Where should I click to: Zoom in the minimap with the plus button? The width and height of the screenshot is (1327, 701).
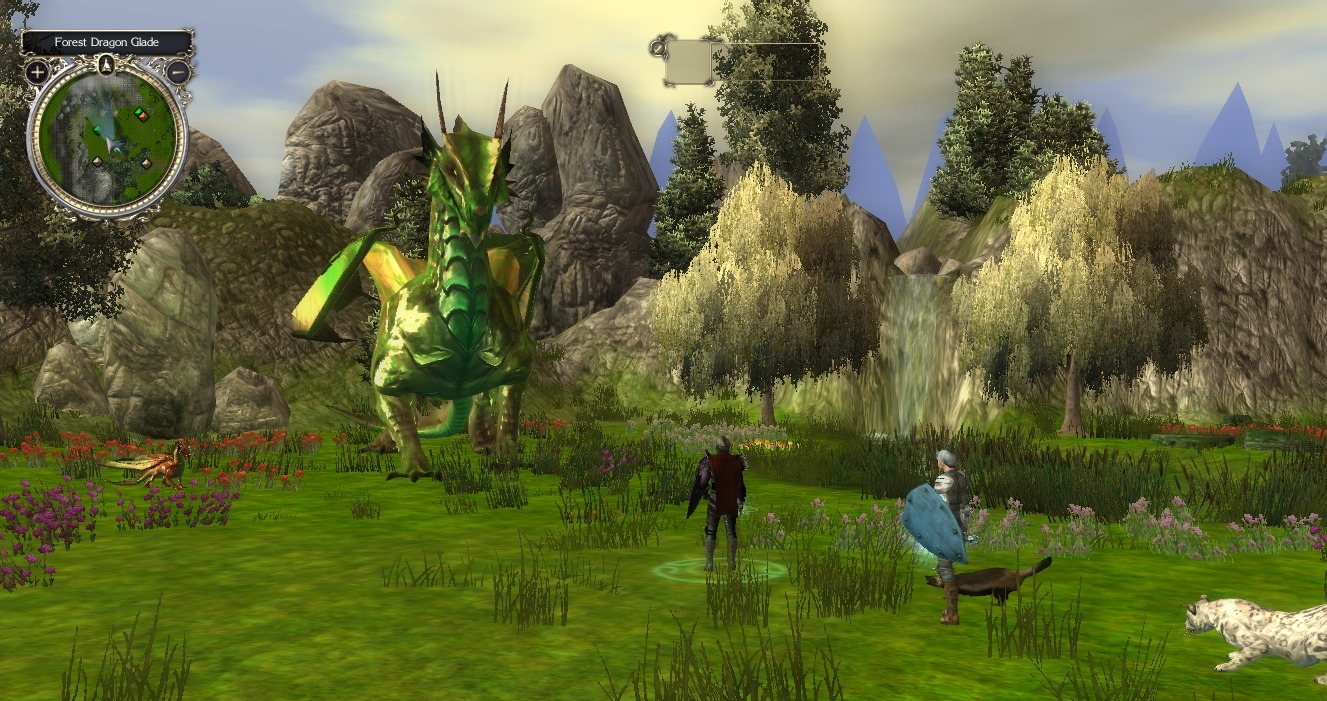point(37,72)
